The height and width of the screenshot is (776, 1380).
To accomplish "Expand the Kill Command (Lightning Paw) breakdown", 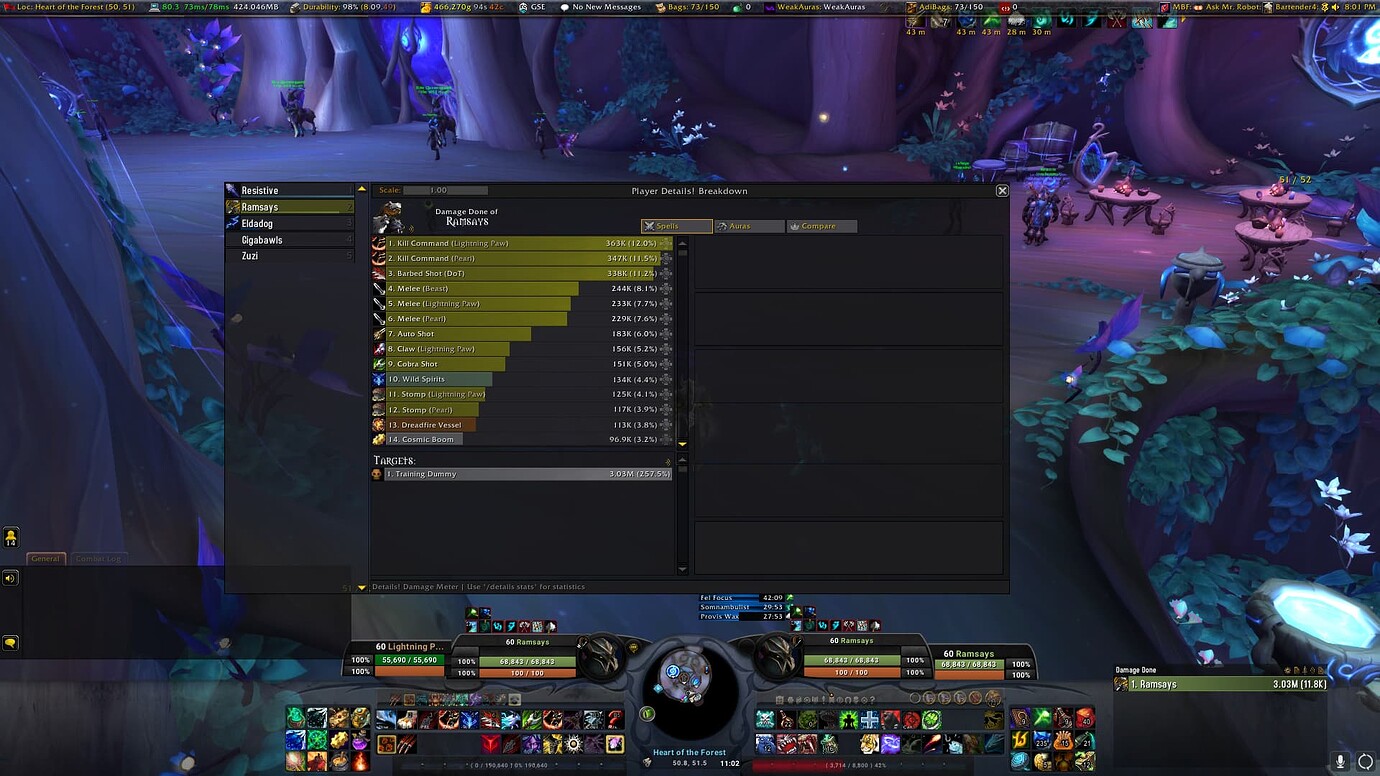I will (x=666, y=243).
